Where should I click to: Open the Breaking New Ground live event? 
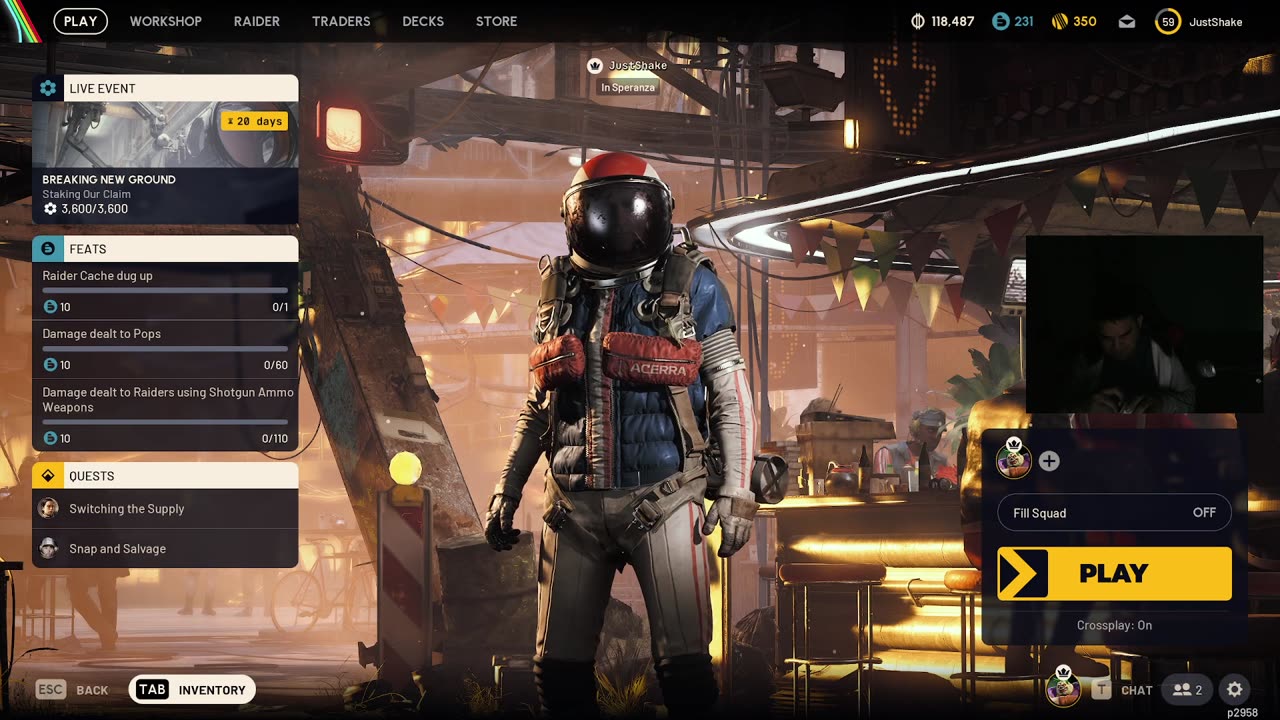(x=165, y=150)
